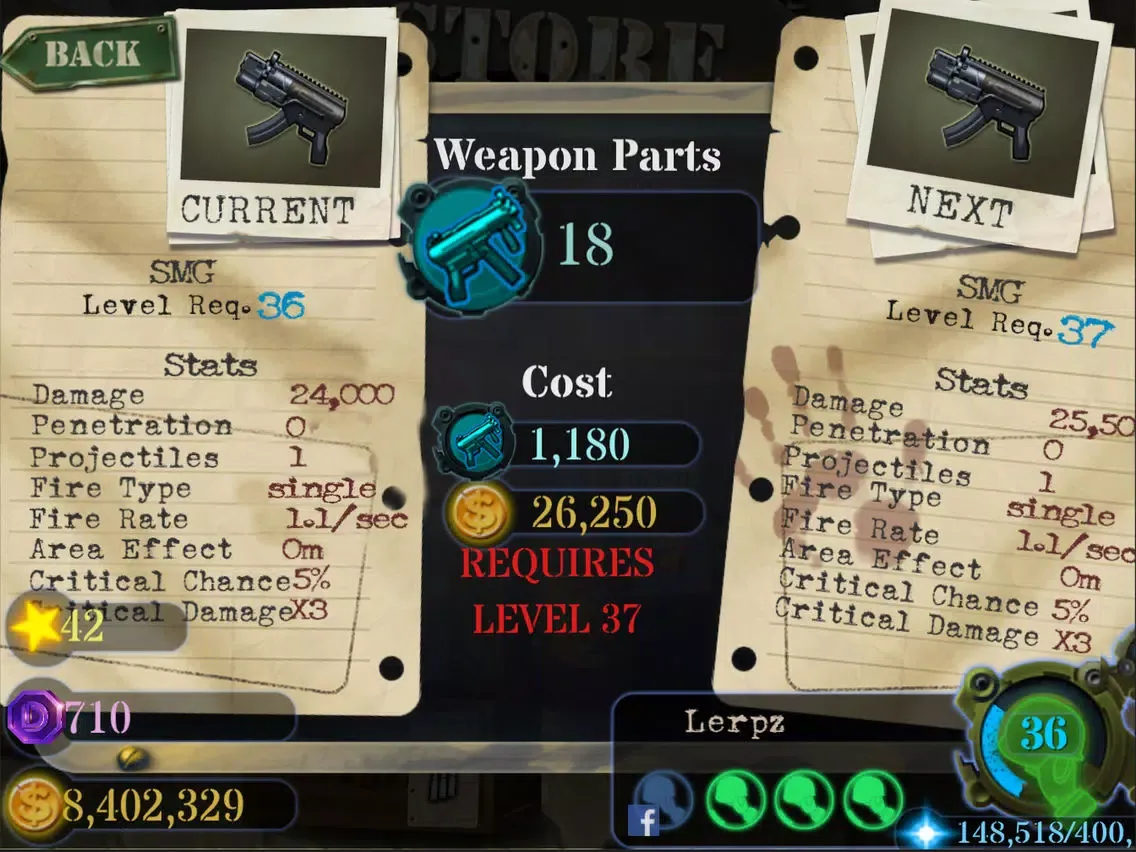Click the Facebook icon by the player avatar
1136x852 pixels.
click(645, 821)
